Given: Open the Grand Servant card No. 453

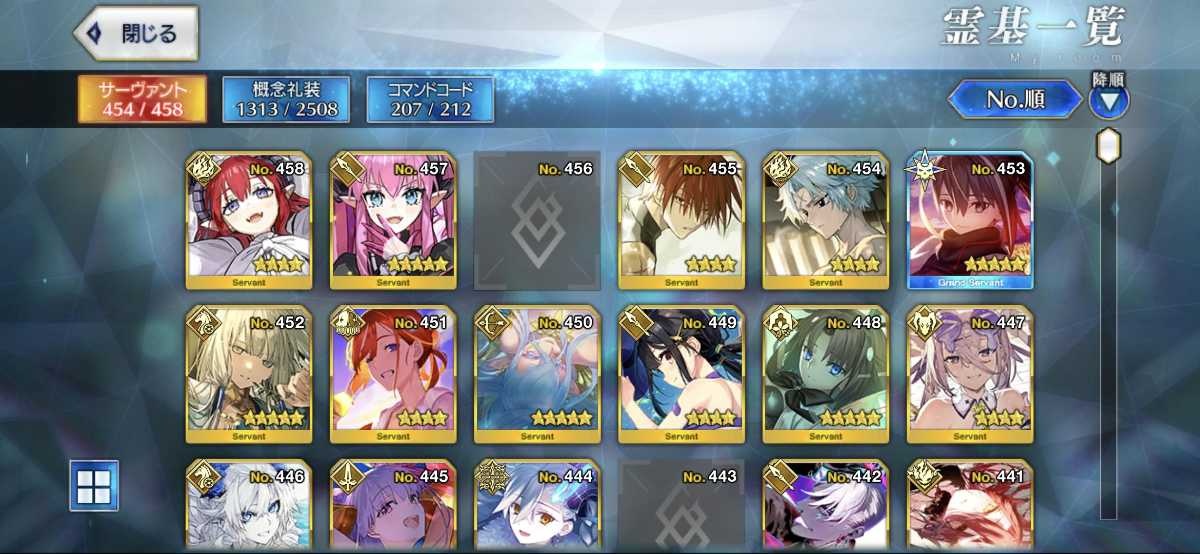Looking at the screenshot, I should tap(969, 221).
